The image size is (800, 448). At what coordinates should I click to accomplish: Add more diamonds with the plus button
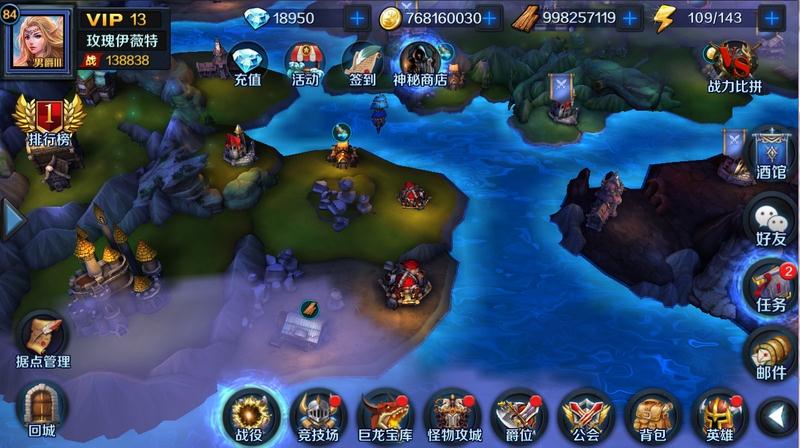tap(357, 18)
